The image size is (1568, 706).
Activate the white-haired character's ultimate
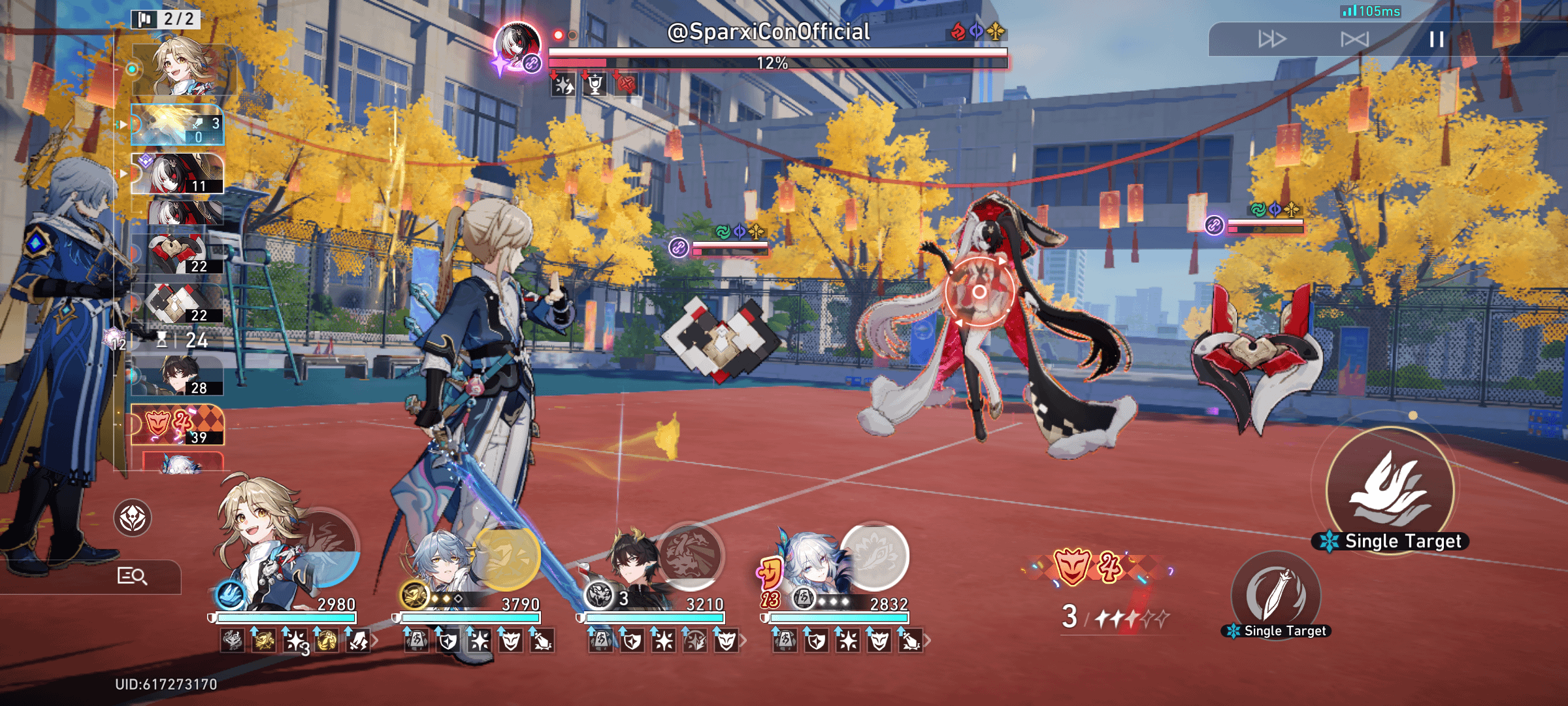click(x=874, y=556)
